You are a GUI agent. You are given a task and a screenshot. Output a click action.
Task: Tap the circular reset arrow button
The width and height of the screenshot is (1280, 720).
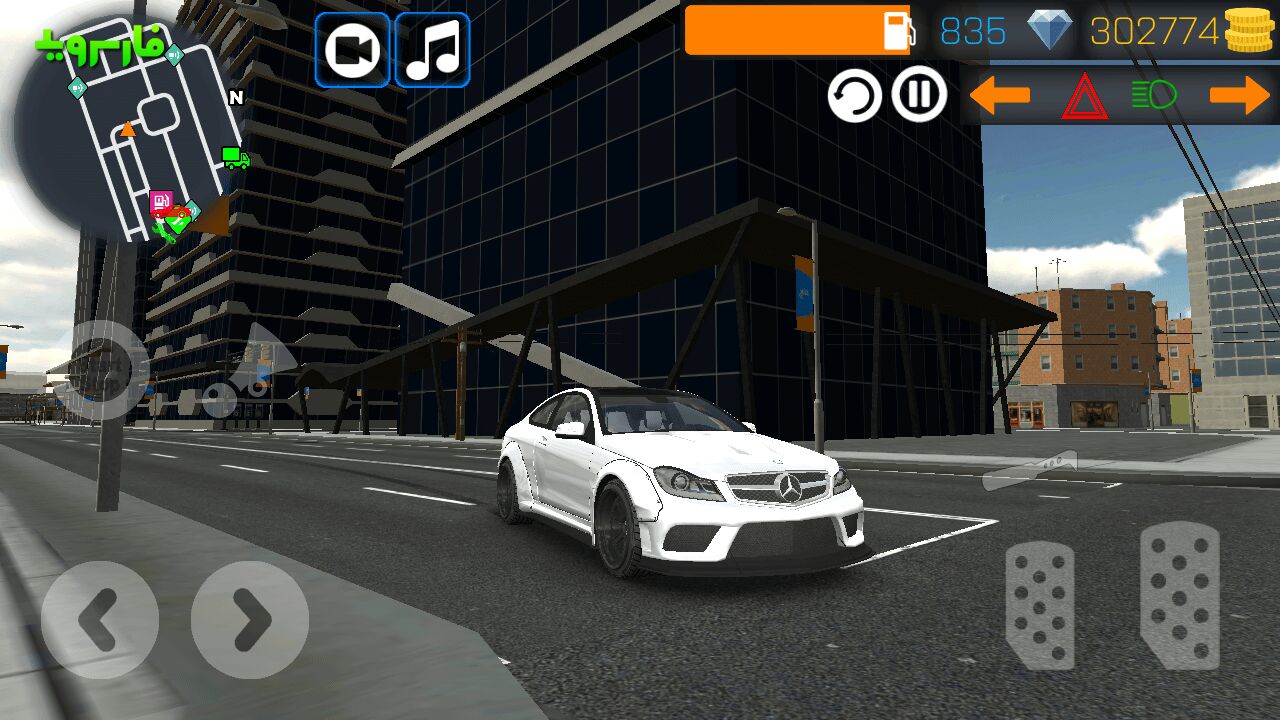point(854,96)
